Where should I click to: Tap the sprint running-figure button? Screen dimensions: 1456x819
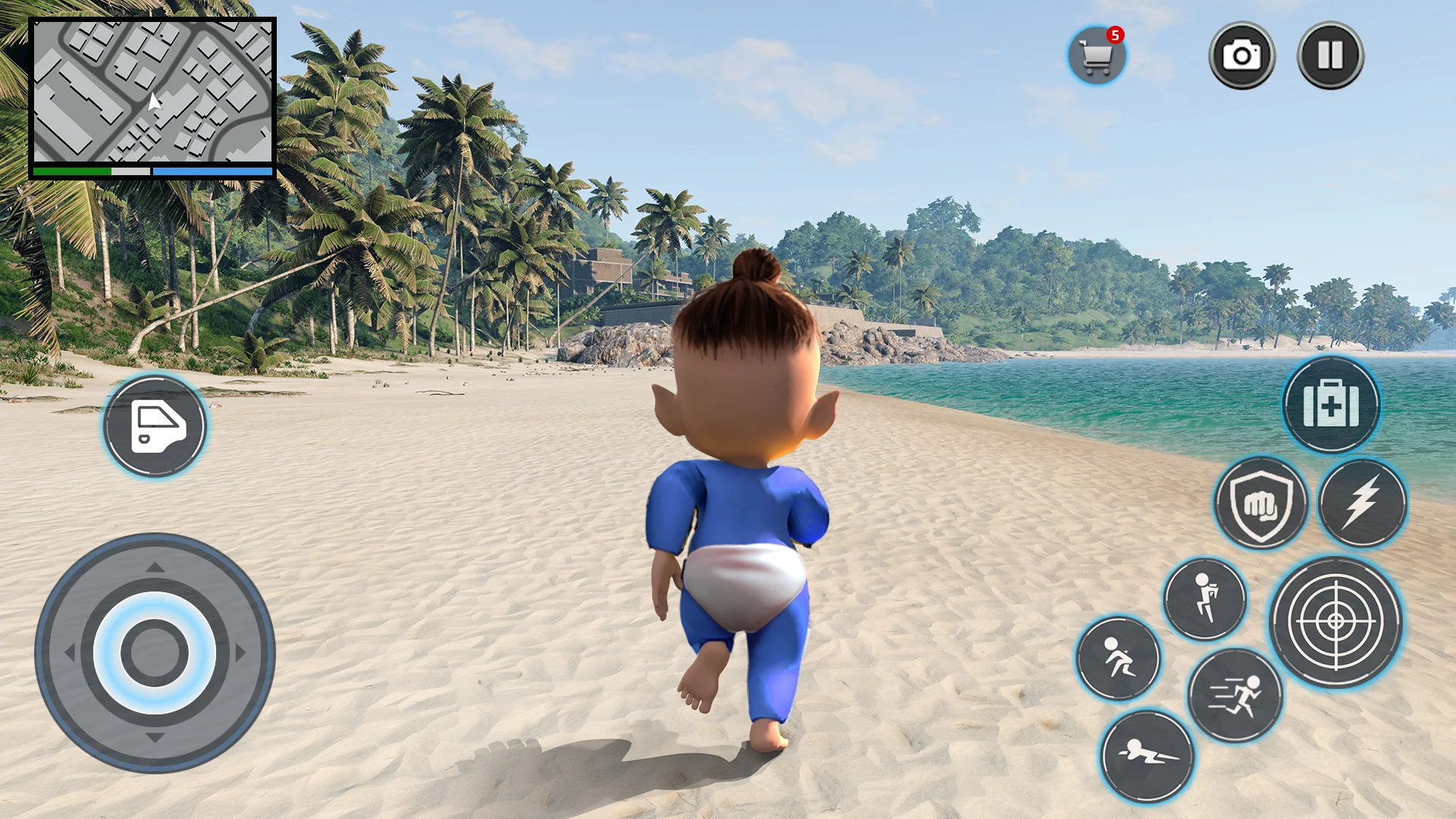click(x=1235, y=695)
